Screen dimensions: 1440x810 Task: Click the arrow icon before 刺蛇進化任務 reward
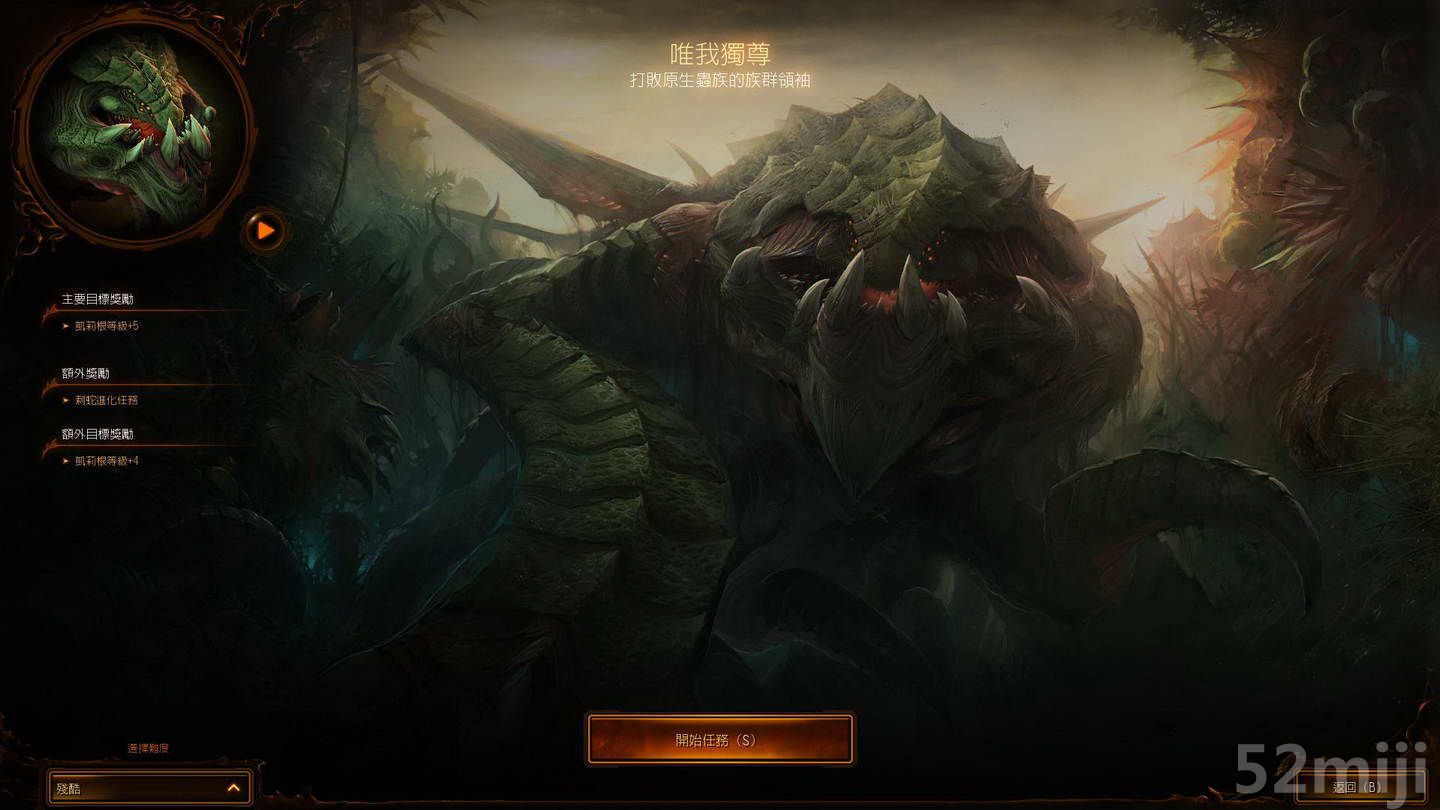[x=65, y=398]
